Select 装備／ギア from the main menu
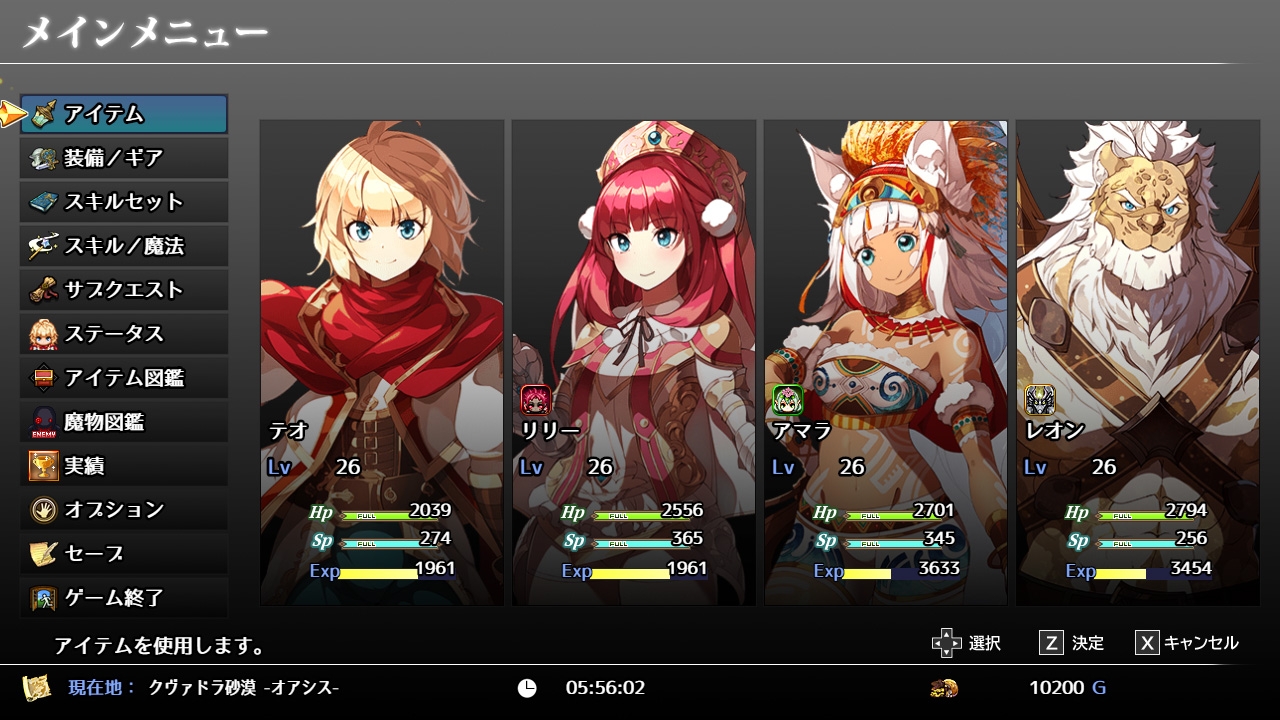1280x720 pixels. (124, 158)
